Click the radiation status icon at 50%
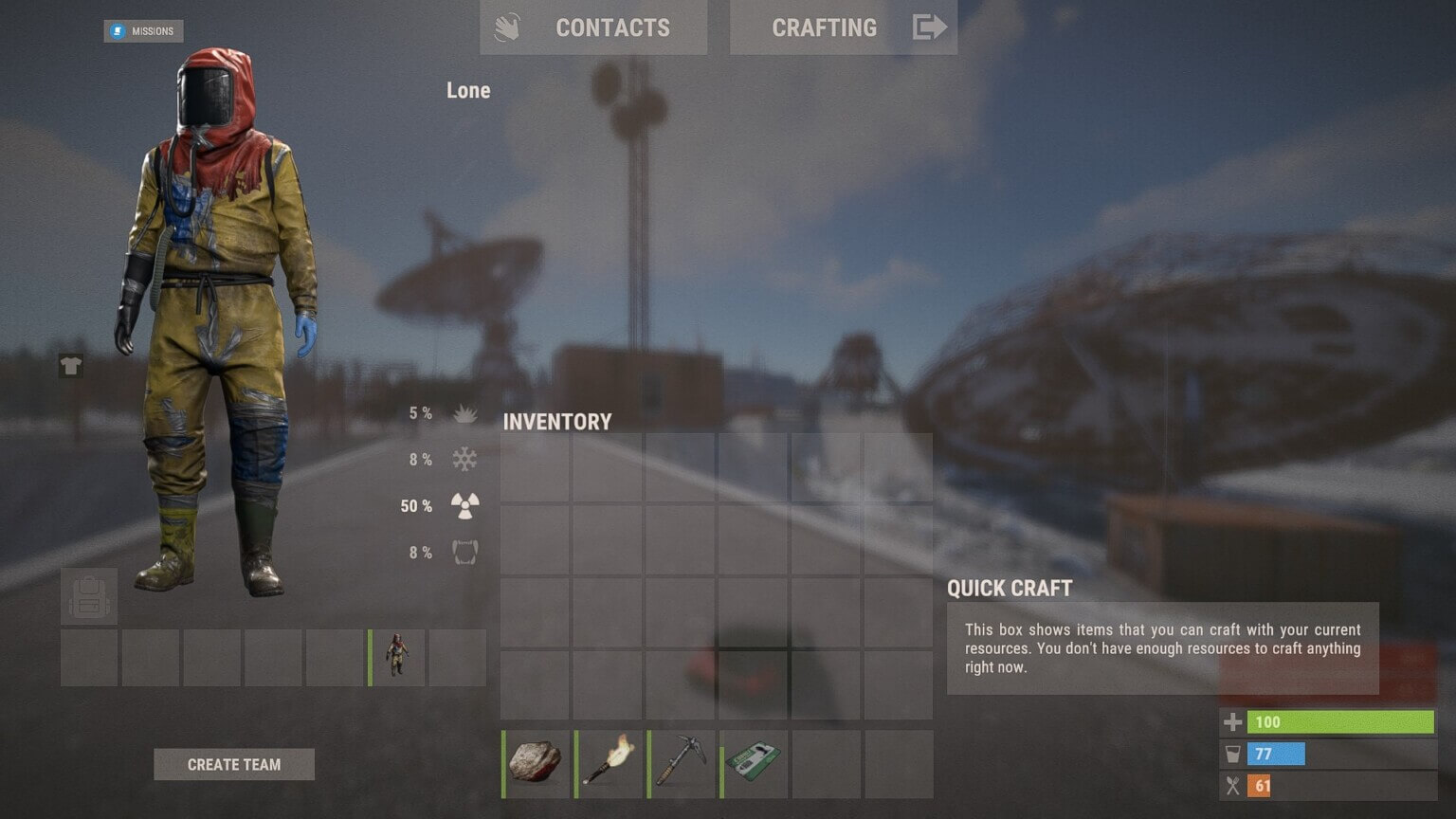 tap(464, 505)
